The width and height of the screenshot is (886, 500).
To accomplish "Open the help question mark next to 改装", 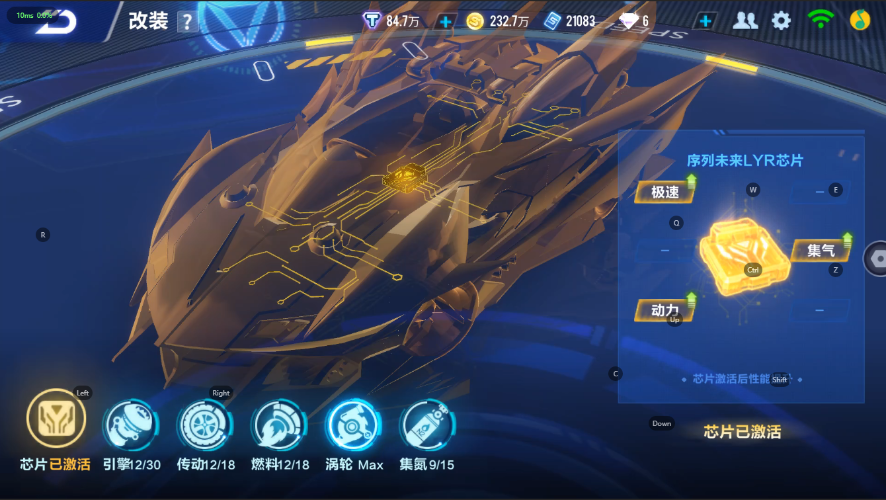I will pyautogui.click(x=187, y=22).
